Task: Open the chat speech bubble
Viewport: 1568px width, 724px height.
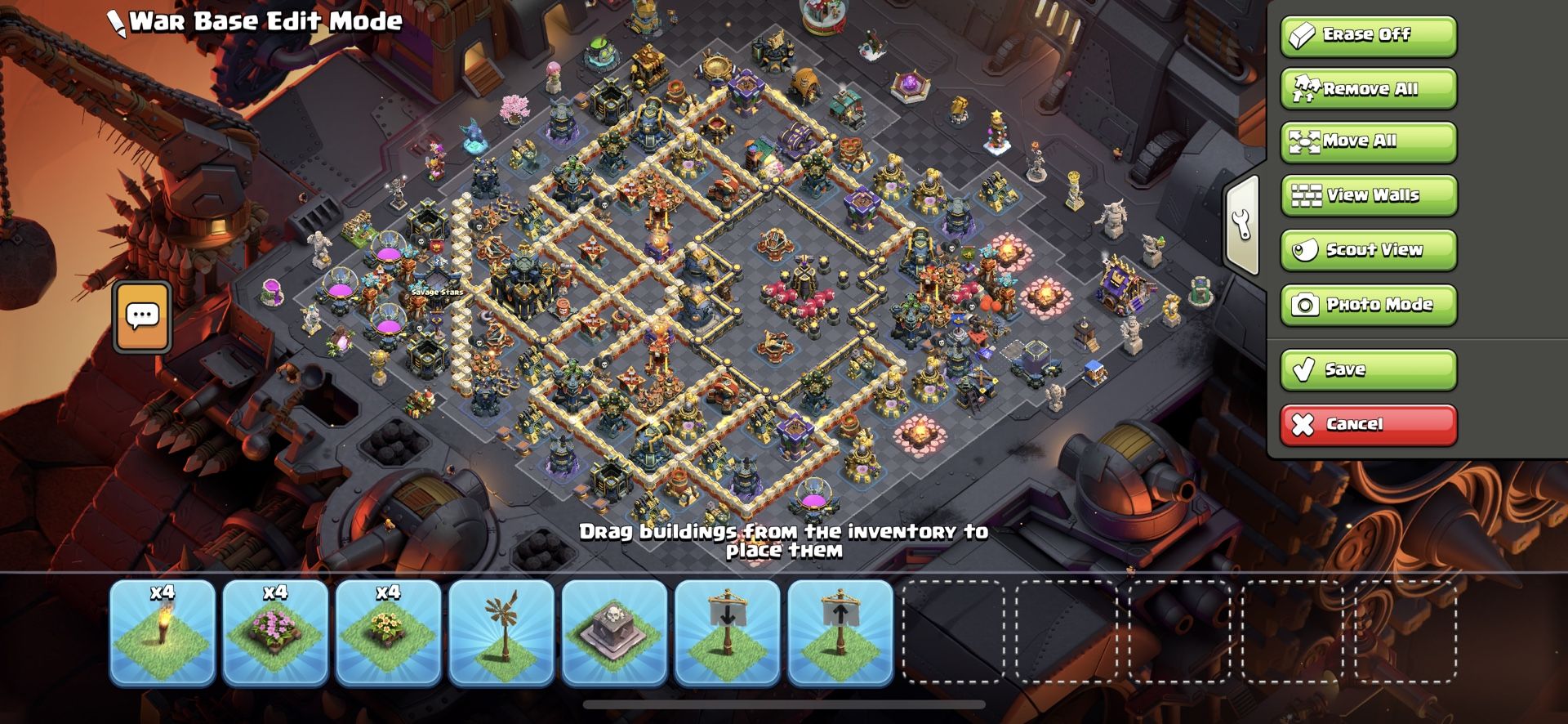Action: pos(143,317)
